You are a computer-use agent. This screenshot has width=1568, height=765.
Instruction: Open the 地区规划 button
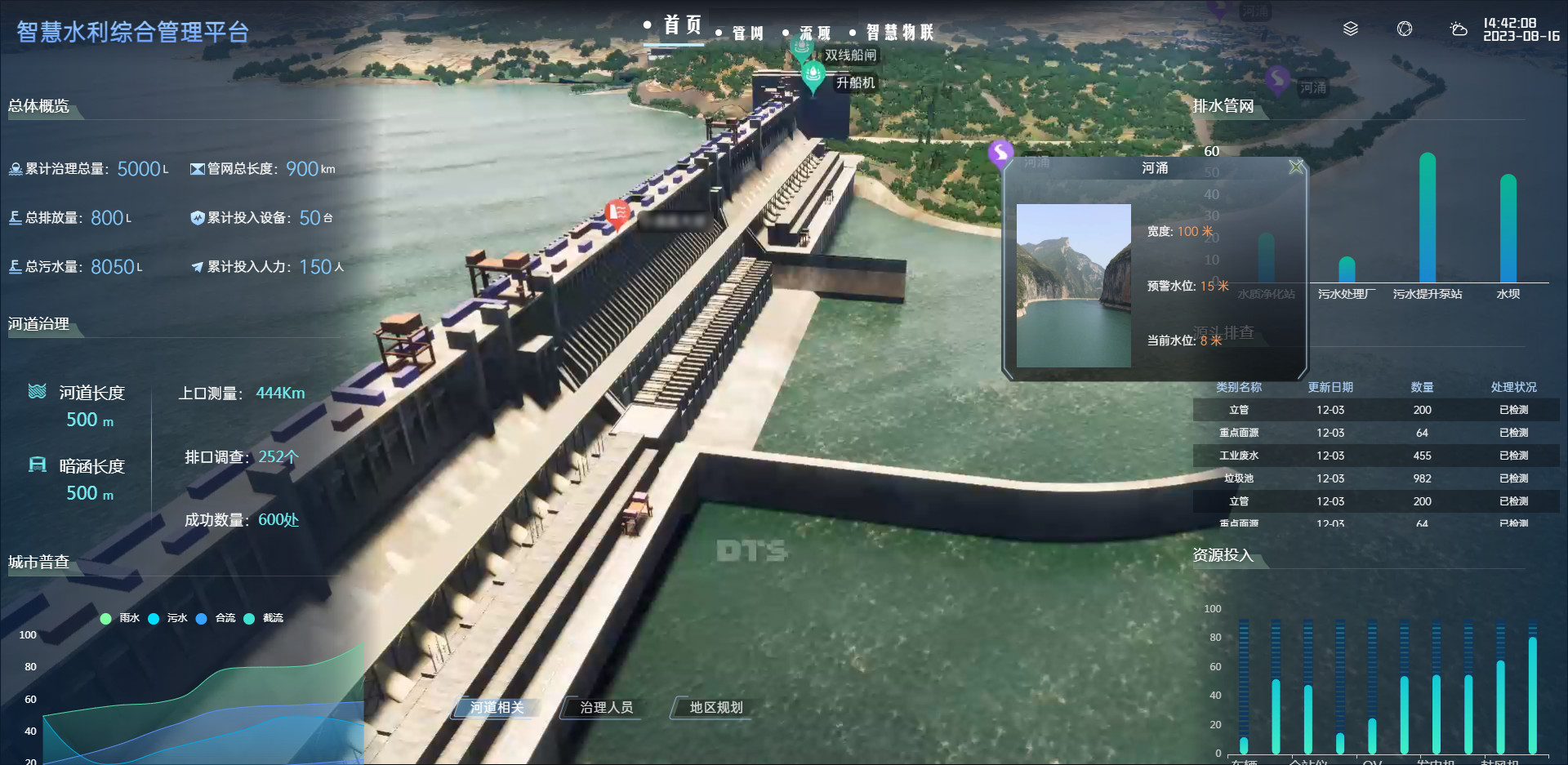click(715, 708)
